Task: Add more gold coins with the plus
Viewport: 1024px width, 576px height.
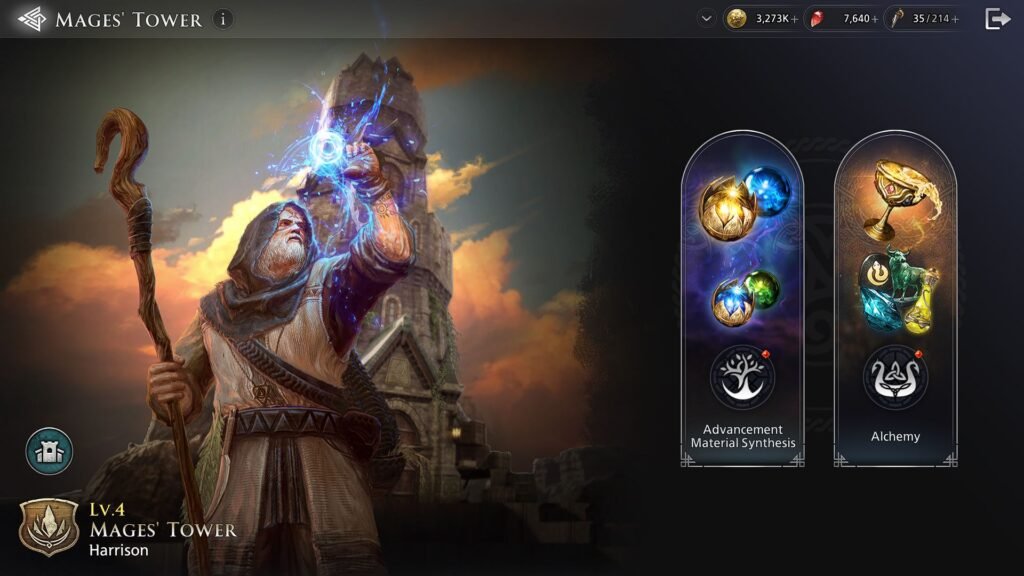Action: click(795, 19)
